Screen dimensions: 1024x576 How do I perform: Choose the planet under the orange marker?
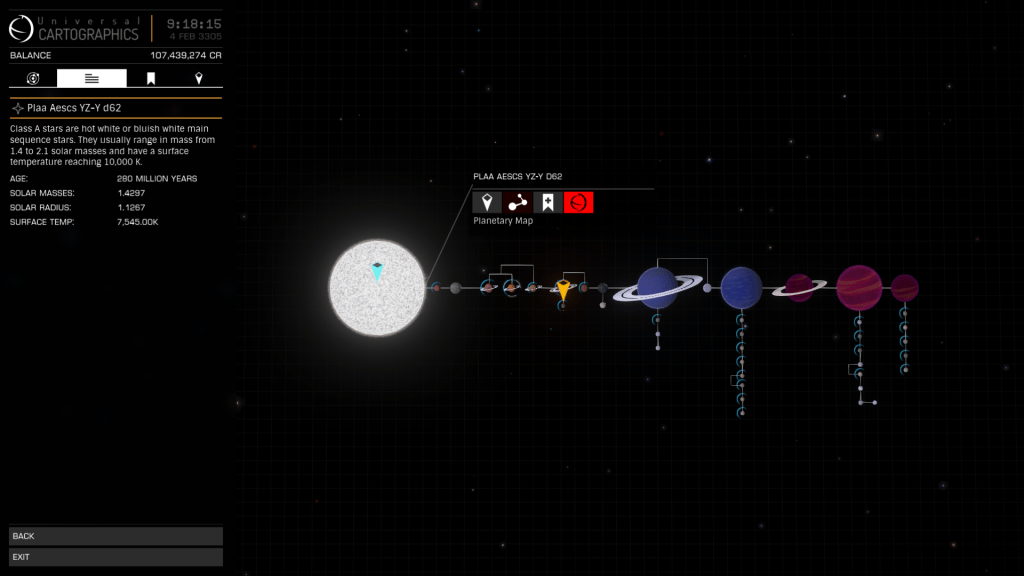click(x=563, y=291)
